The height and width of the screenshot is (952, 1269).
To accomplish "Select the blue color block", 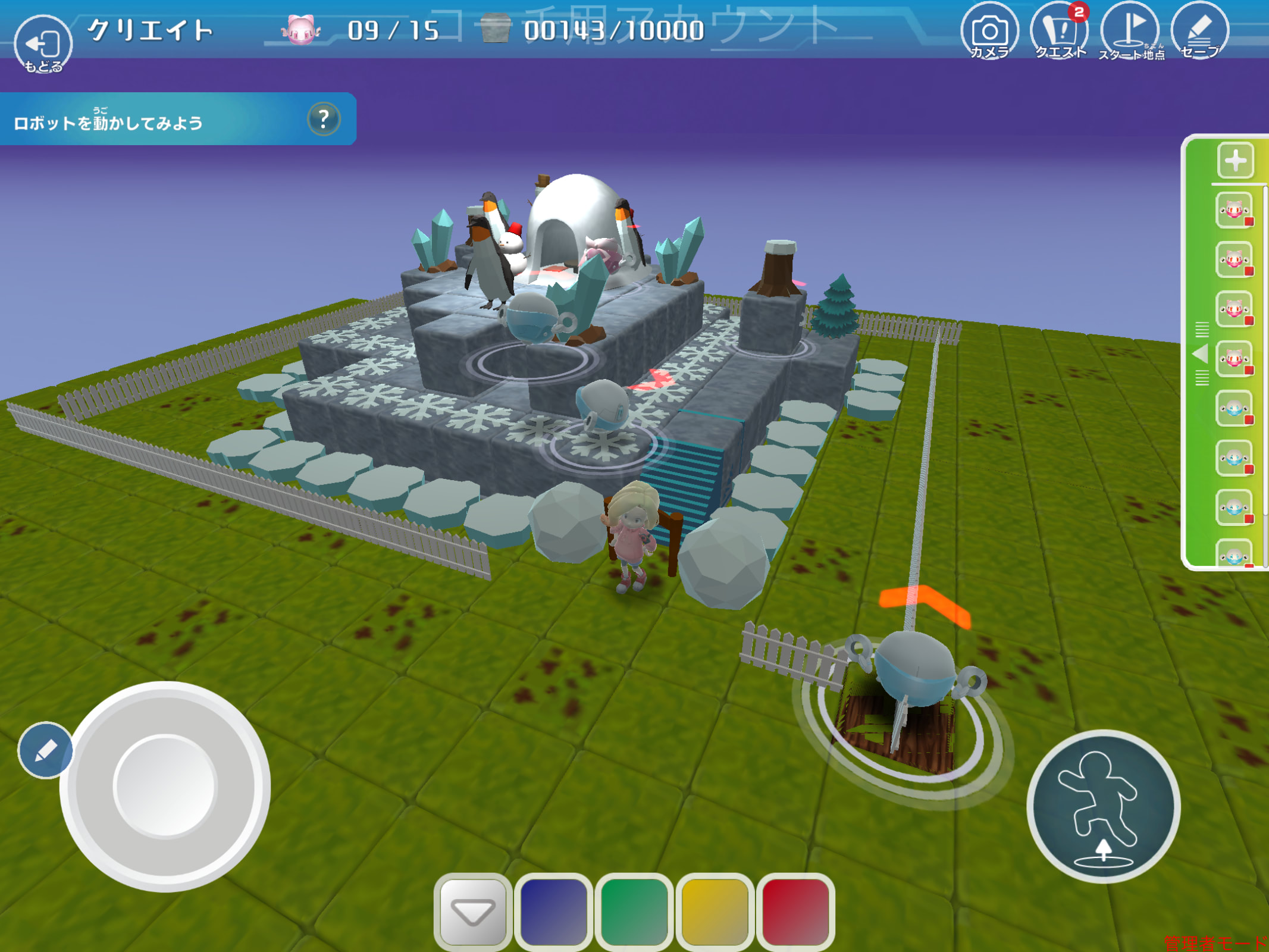I will point(553,910).
